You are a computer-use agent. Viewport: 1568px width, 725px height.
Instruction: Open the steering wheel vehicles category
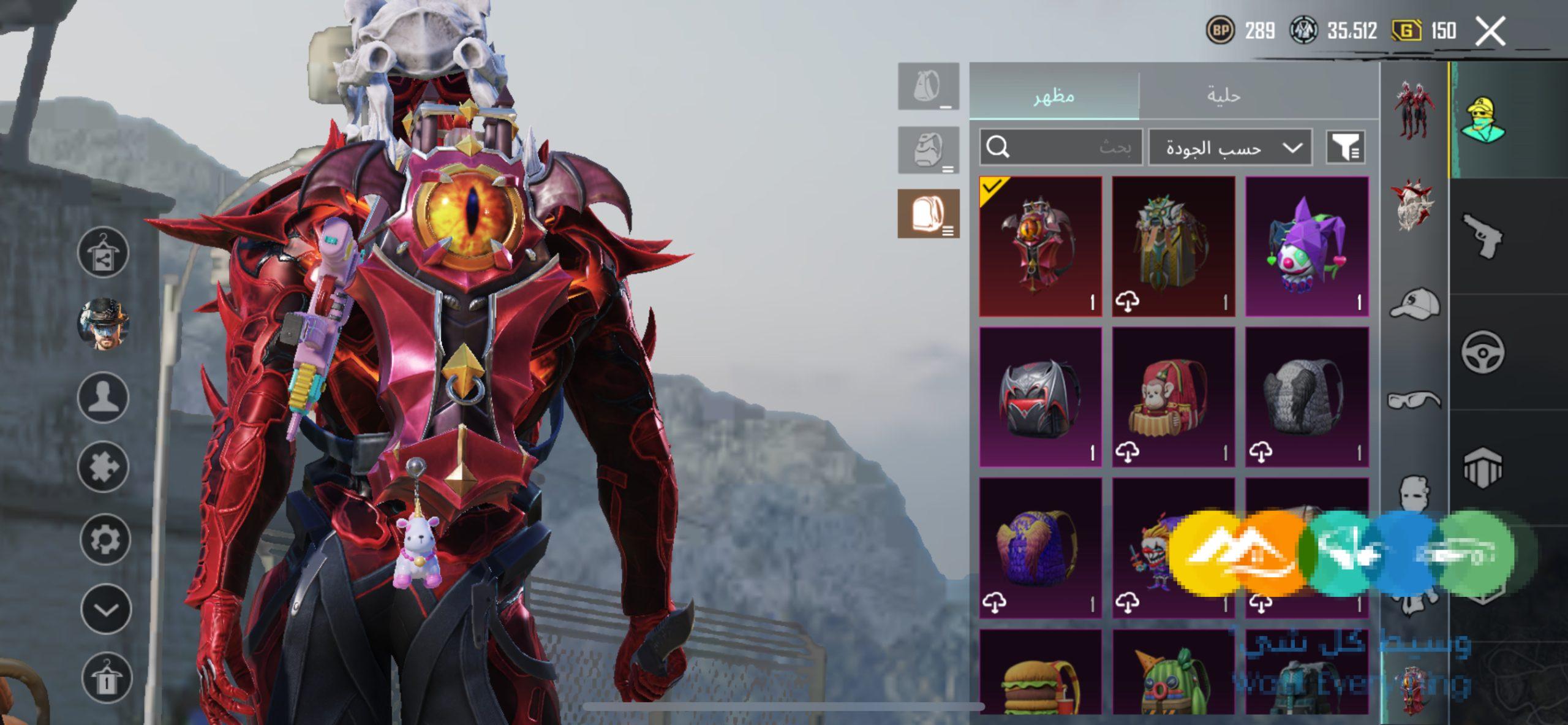[1482, 352]
